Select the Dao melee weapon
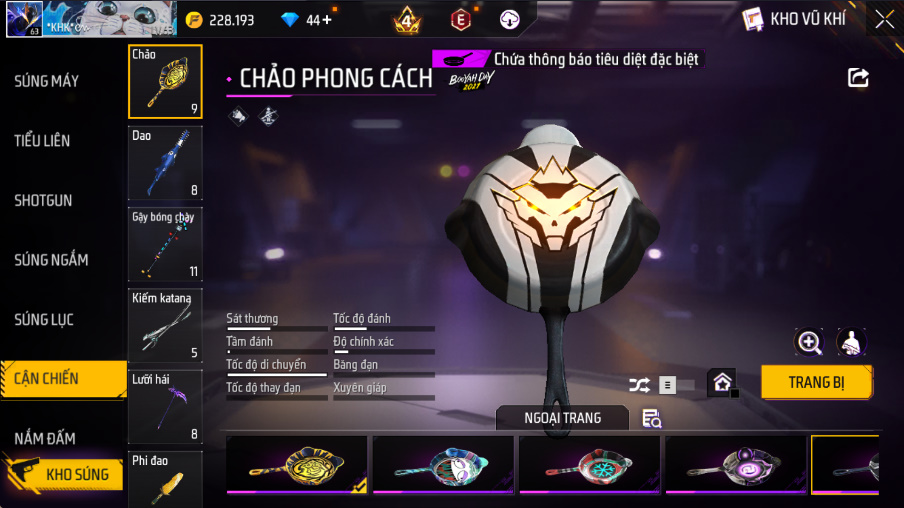Viewport: 904px width, 508px height. click(165, 162)
